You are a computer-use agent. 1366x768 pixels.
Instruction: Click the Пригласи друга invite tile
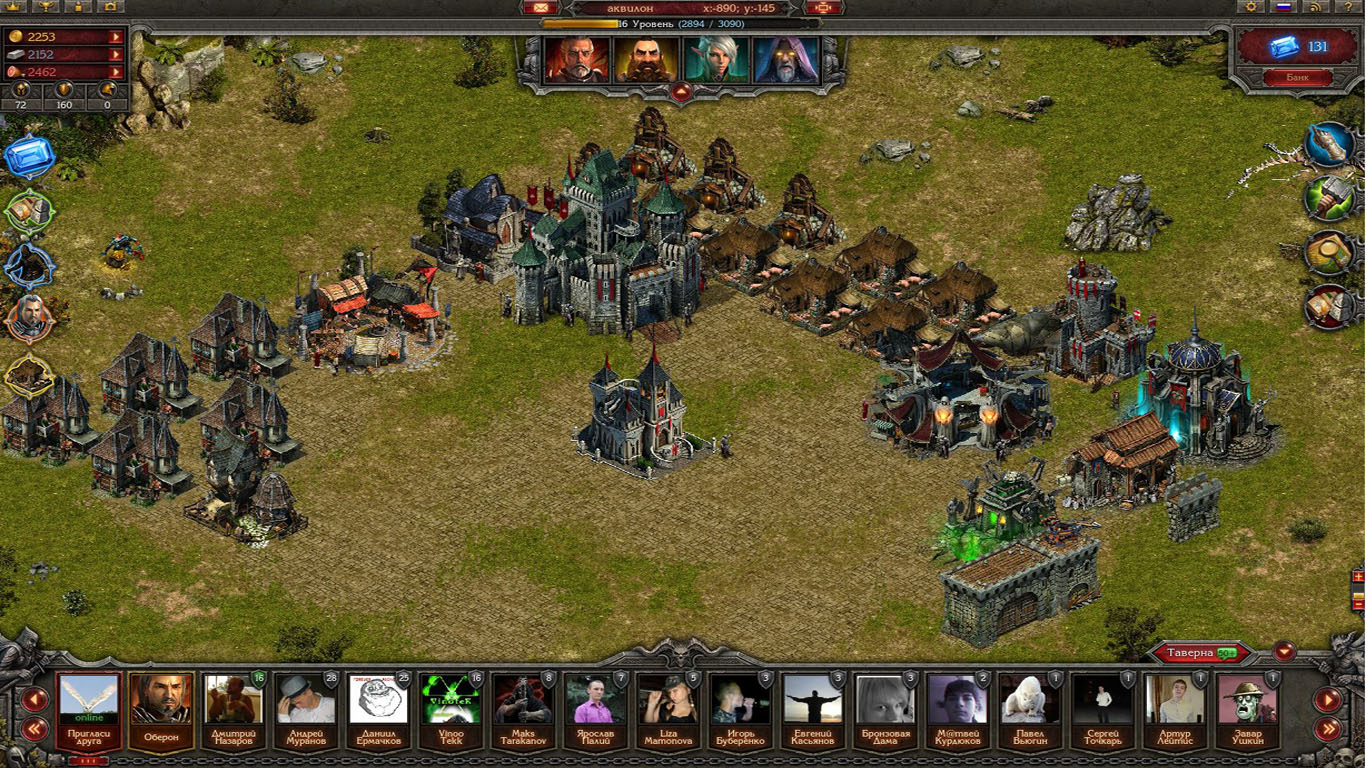tap(89, 709)
